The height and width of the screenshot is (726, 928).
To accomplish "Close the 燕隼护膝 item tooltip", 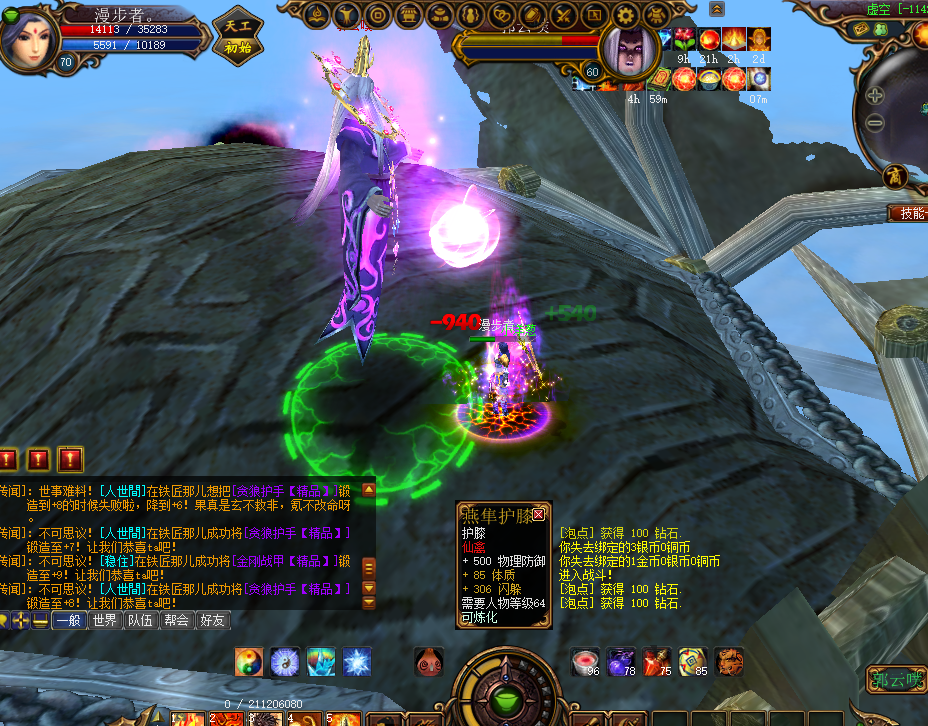I will pos(539,514).
